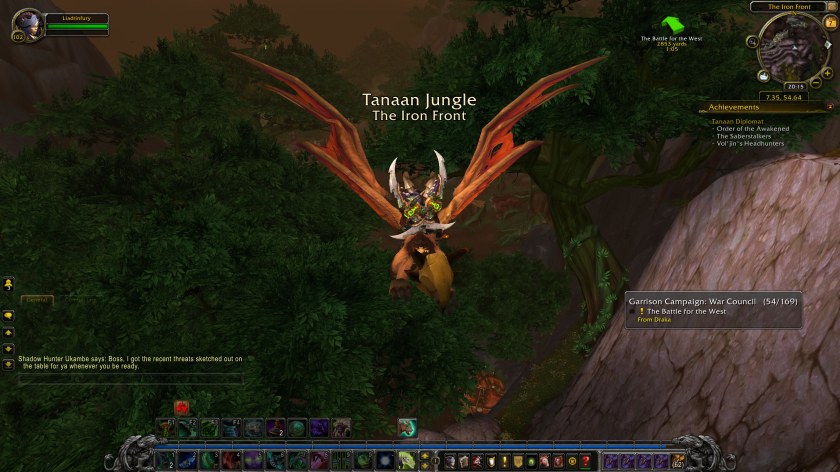
Task: Open the calendar button by the minimap
Action: pos(827,21)
